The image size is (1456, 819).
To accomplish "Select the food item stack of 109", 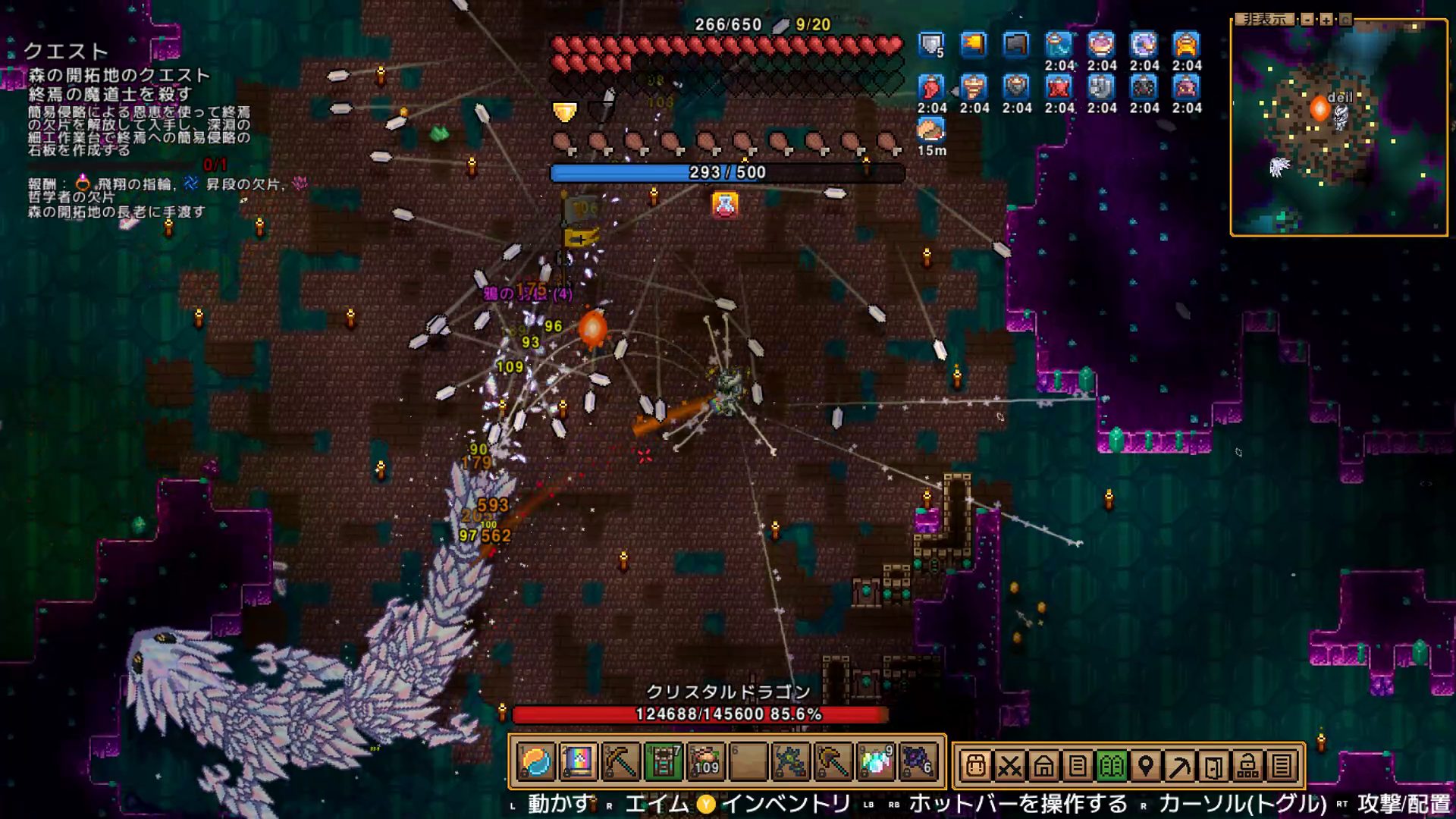I will pyautogui.click(x=705, y=762).
